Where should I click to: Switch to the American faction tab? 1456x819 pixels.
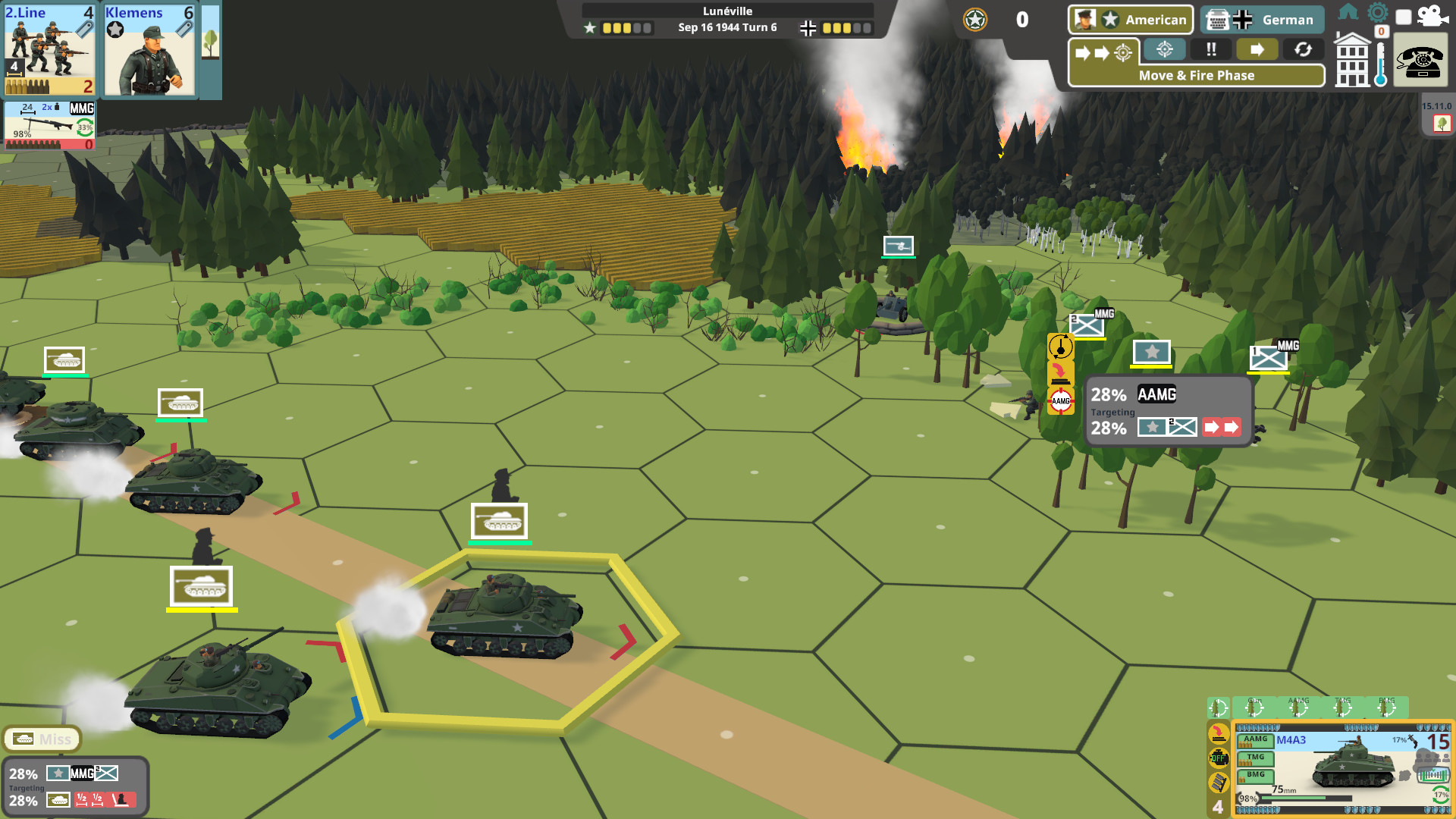(x=1130, y=20)
